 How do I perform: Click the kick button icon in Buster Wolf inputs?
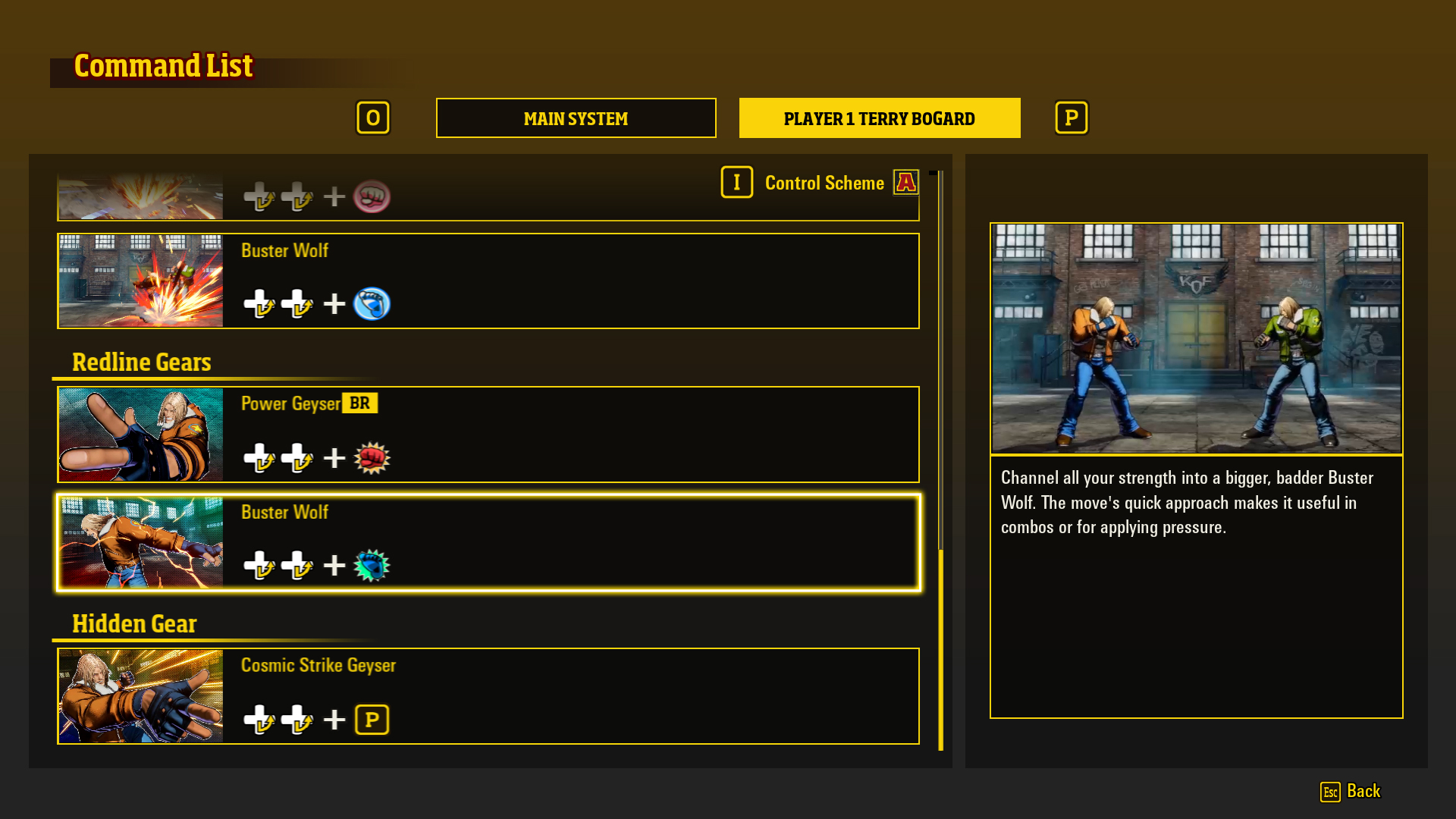tap(372, 565)
